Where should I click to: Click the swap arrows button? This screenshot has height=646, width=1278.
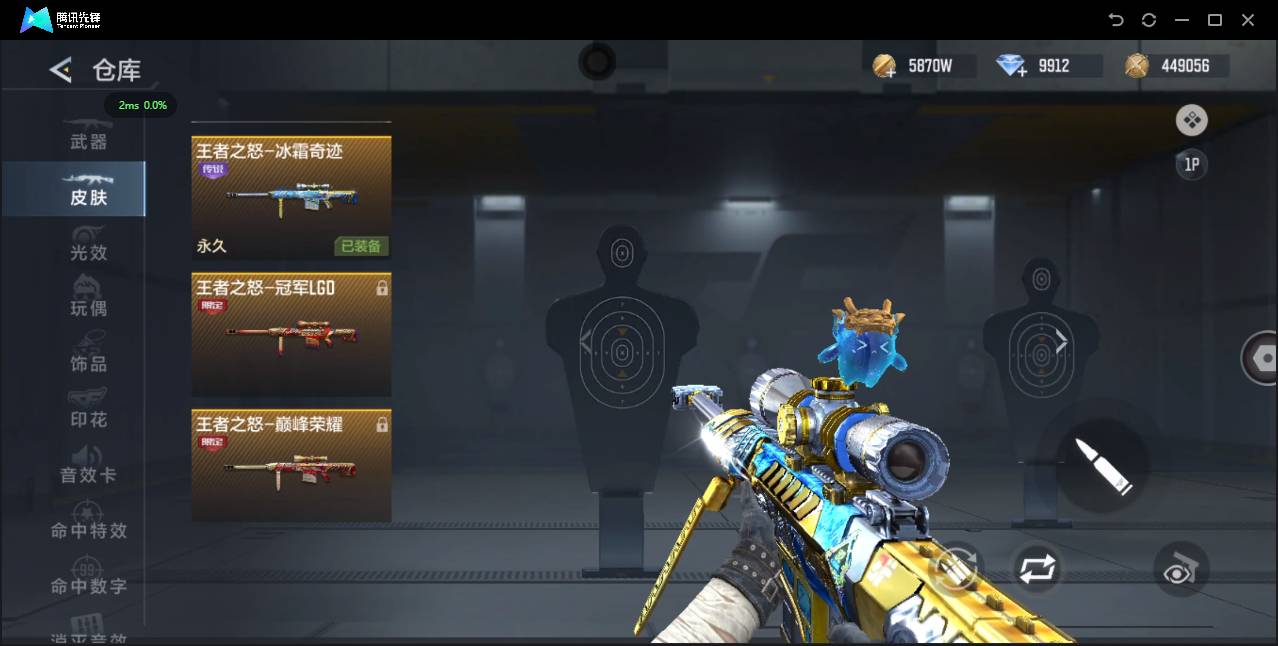[1037, 569]
